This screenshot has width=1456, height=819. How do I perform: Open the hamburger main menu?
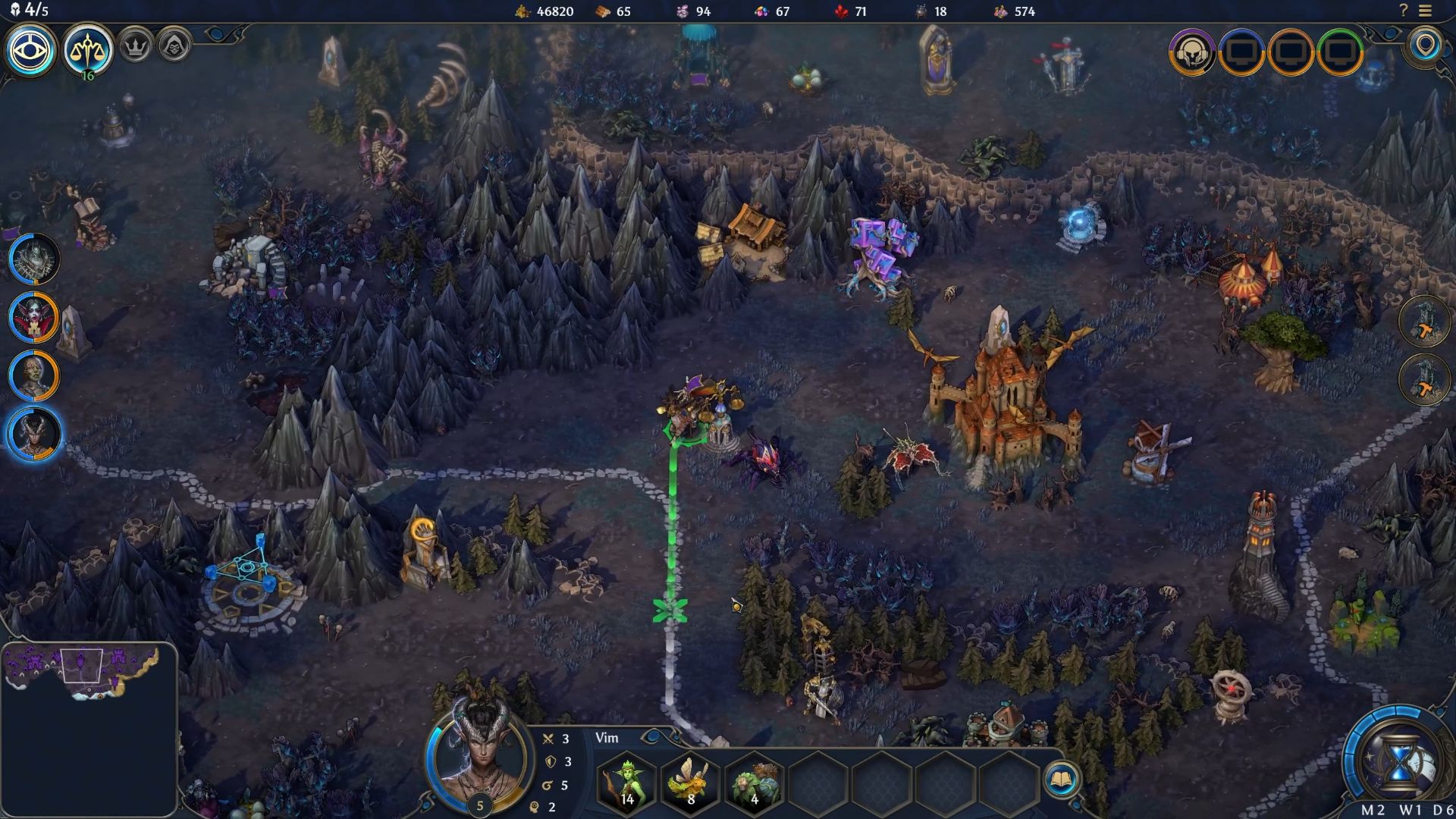[x=1426, y=11]
